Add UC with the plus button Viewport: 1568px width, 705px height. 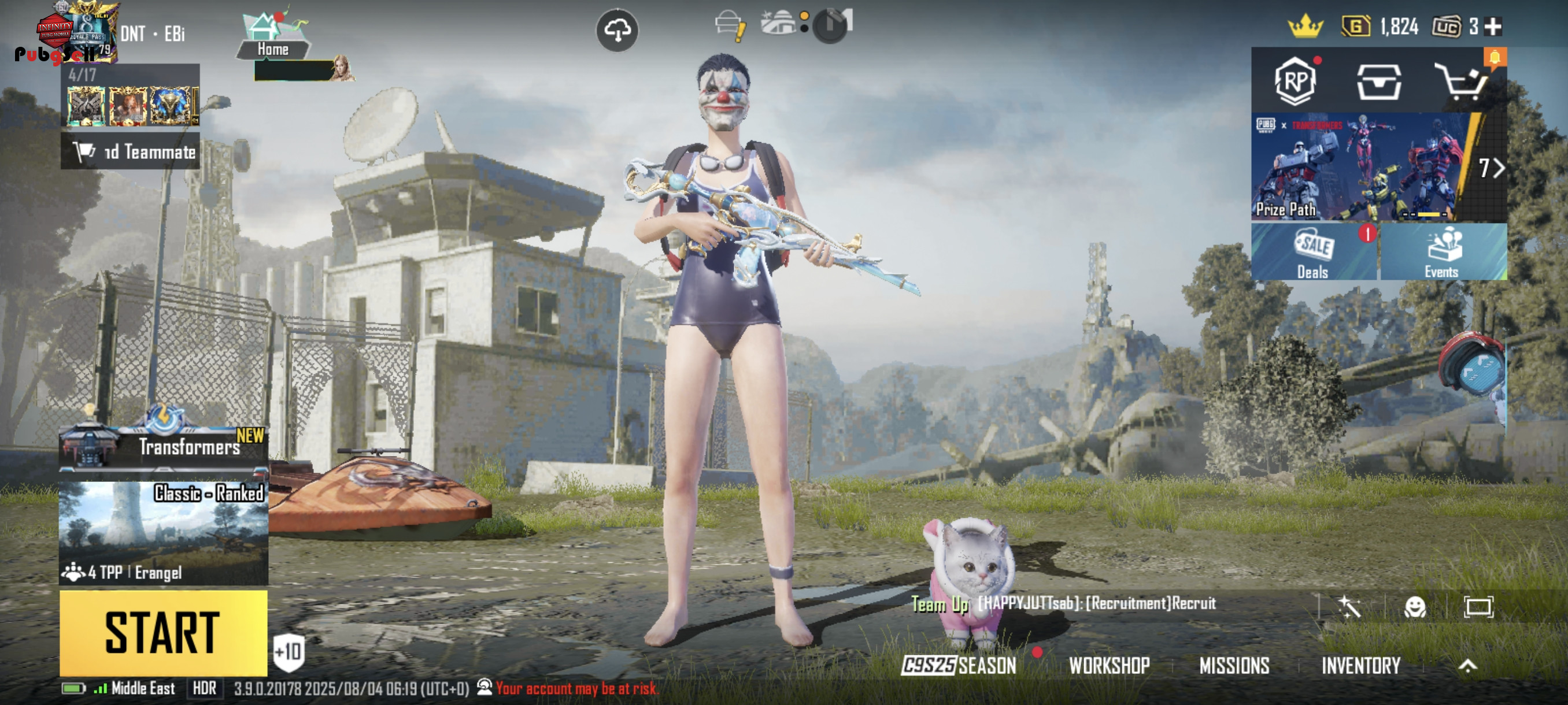(x=1493, y=27)
